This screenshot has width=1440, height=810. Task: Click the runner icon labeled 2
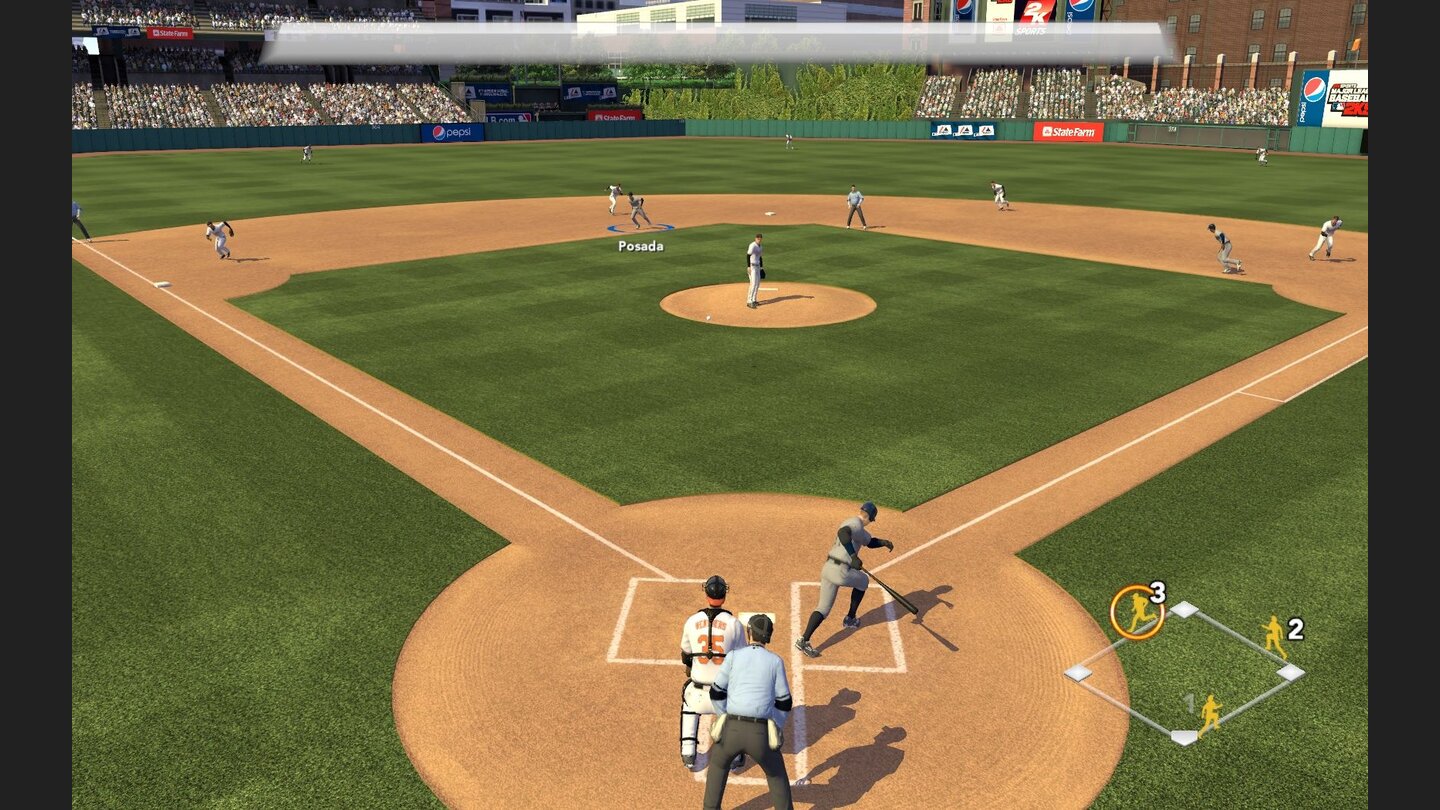click(1274, 637)
